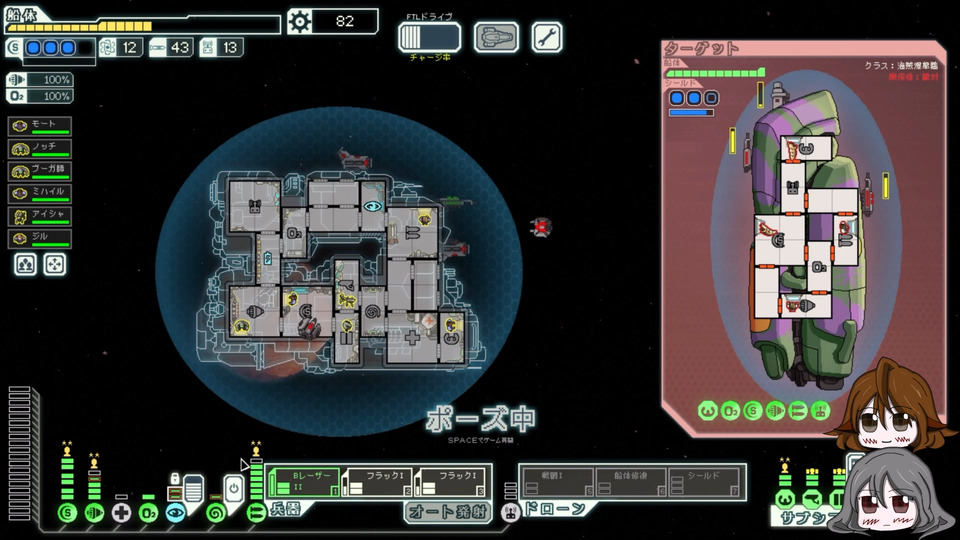The width and height of the screenshot is (960, 540).
Task: Select crew member ブーガ師
Action: point(40,171)
